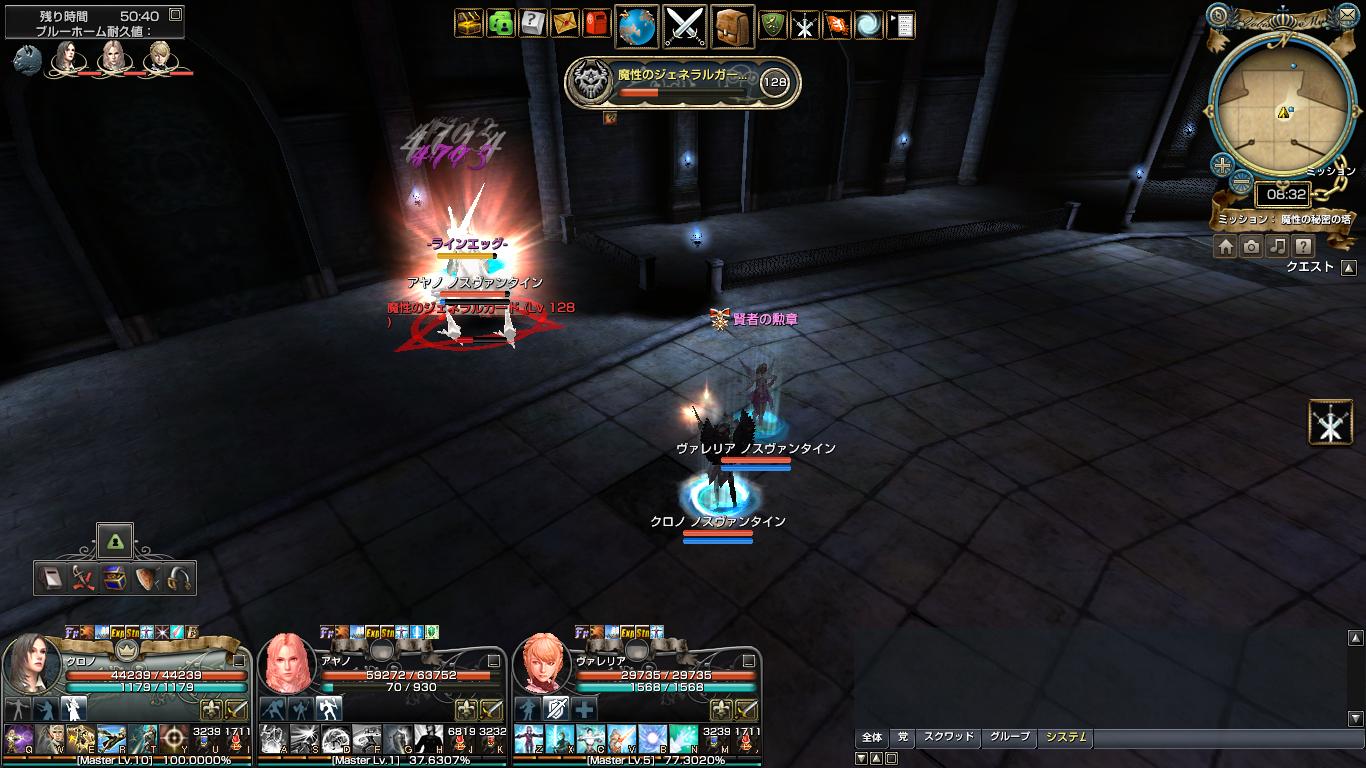Switch to the スクワッド chat tab
Image resolution: width=1366 pixels, height=768 pixels.
click(948, 737)
